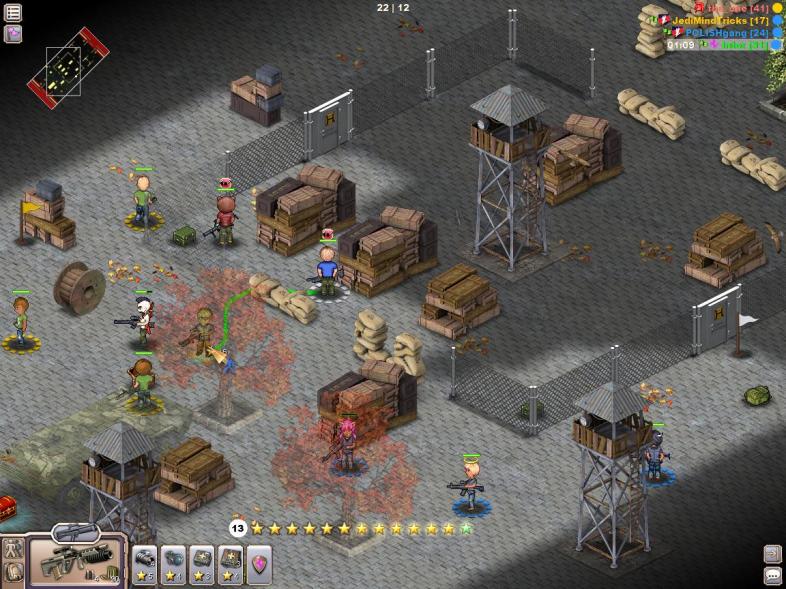
Task: Open the chat speech bubble button
Action: 772,575
